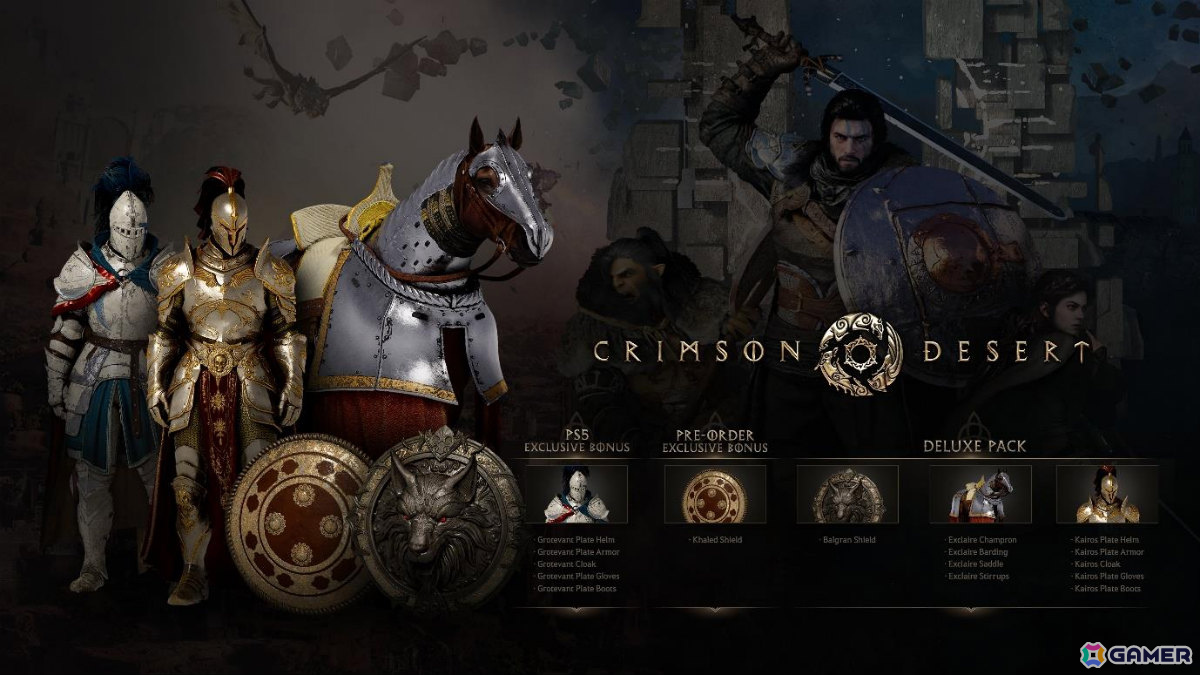
Task: Click the GAMER site logo watermark
Action: (x=1136, y=654)
